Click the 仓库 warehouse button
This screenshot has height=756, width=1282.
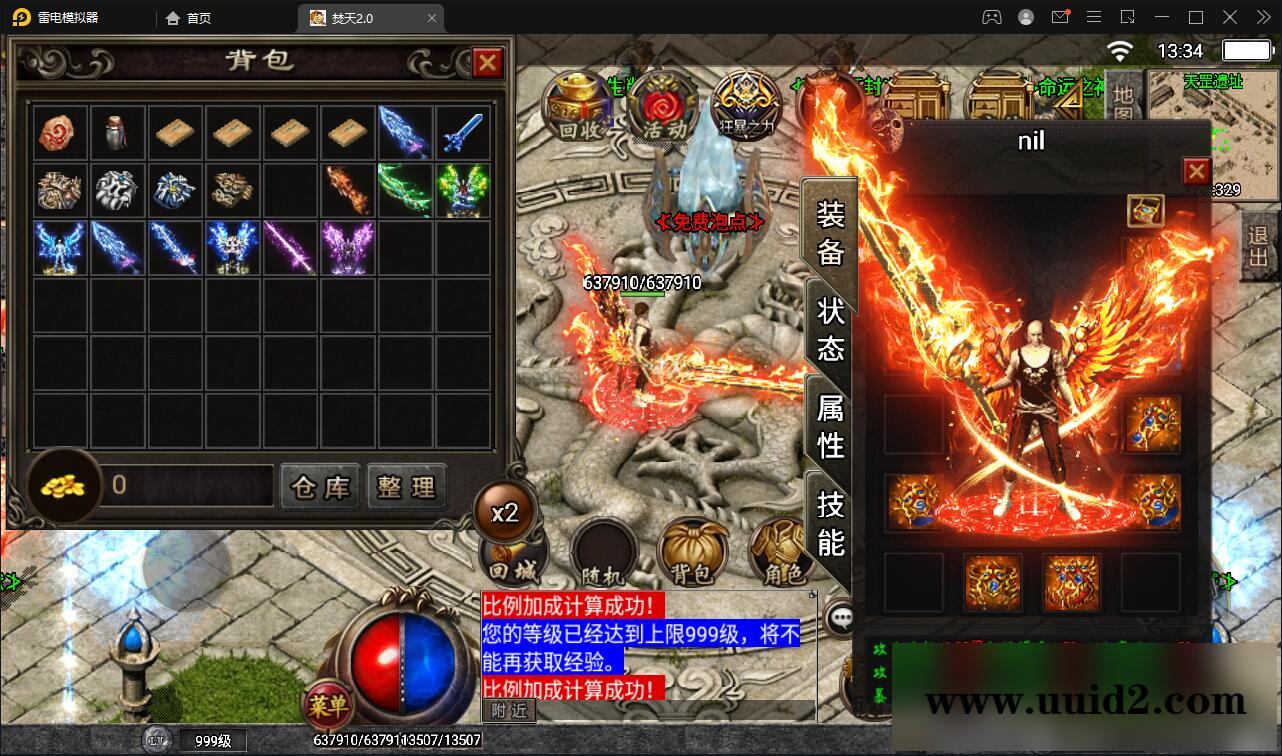(320, 487)
